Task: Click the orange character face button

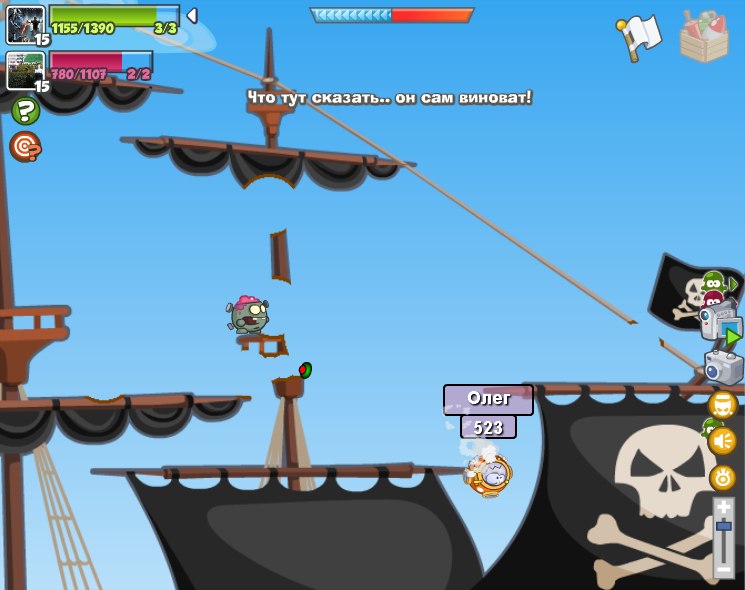Action: [723, 405]
